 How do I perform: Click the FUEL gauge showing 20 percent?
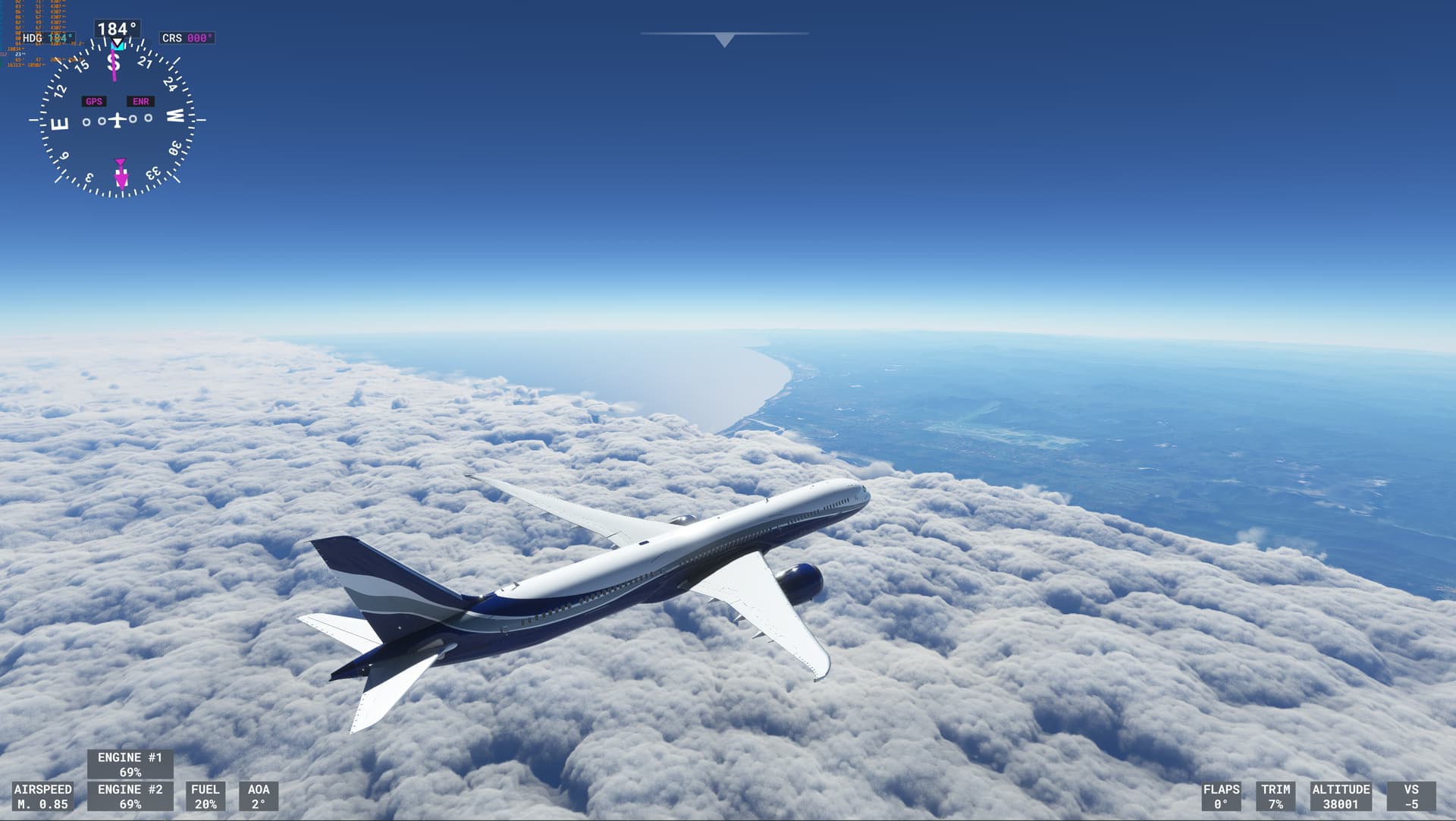click(x=206, y=796)
